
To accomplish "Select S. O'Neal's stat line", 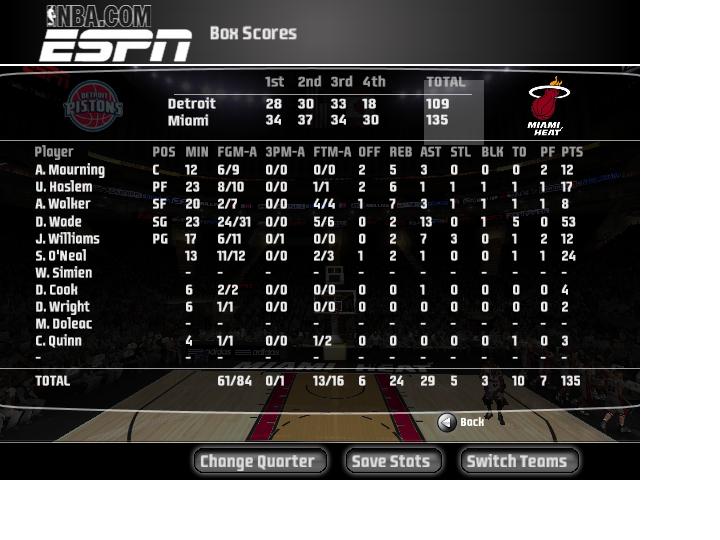I will coord(63,256).
